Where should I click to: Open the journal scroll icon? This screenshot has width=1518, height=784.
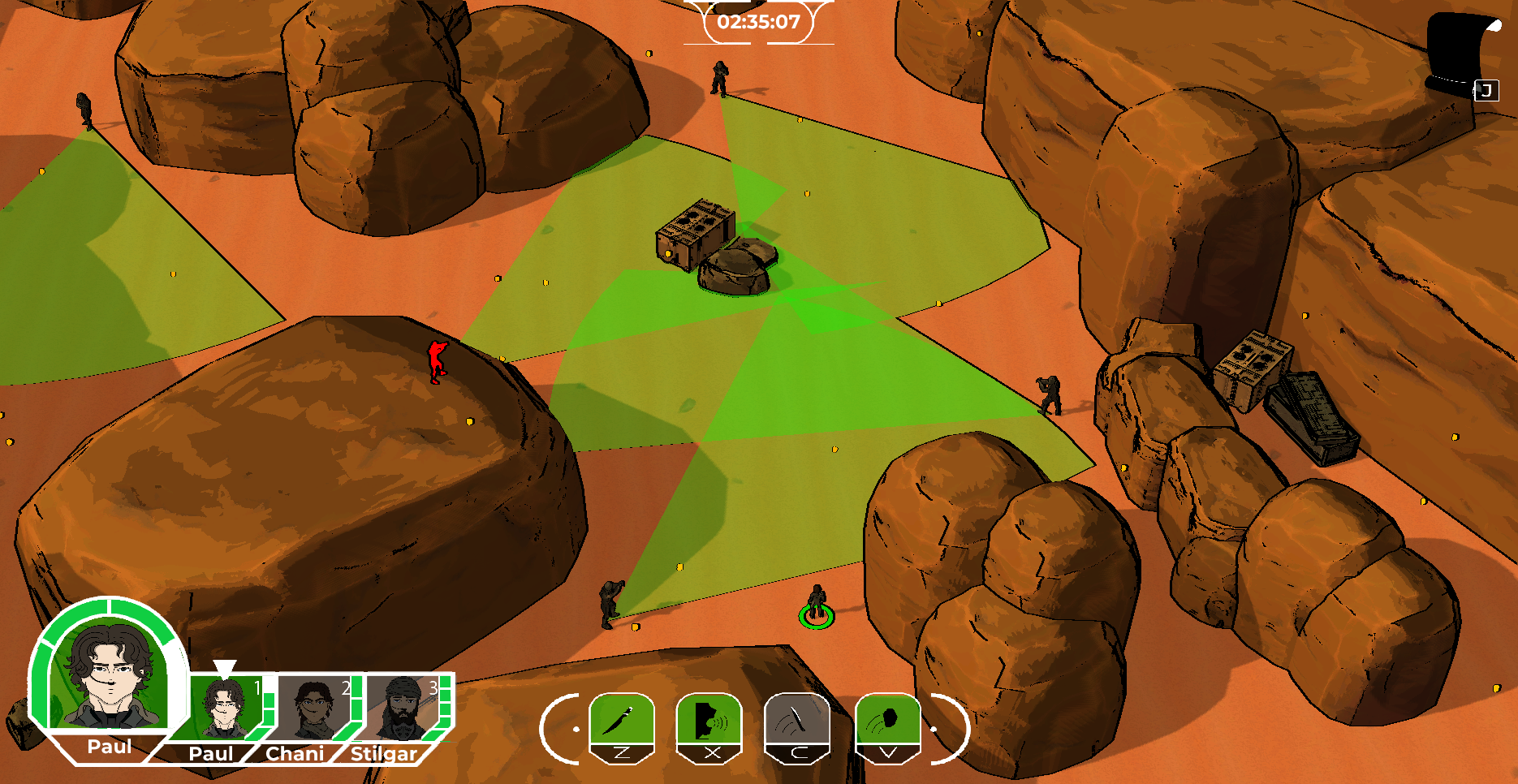(x=1458, y=50)
